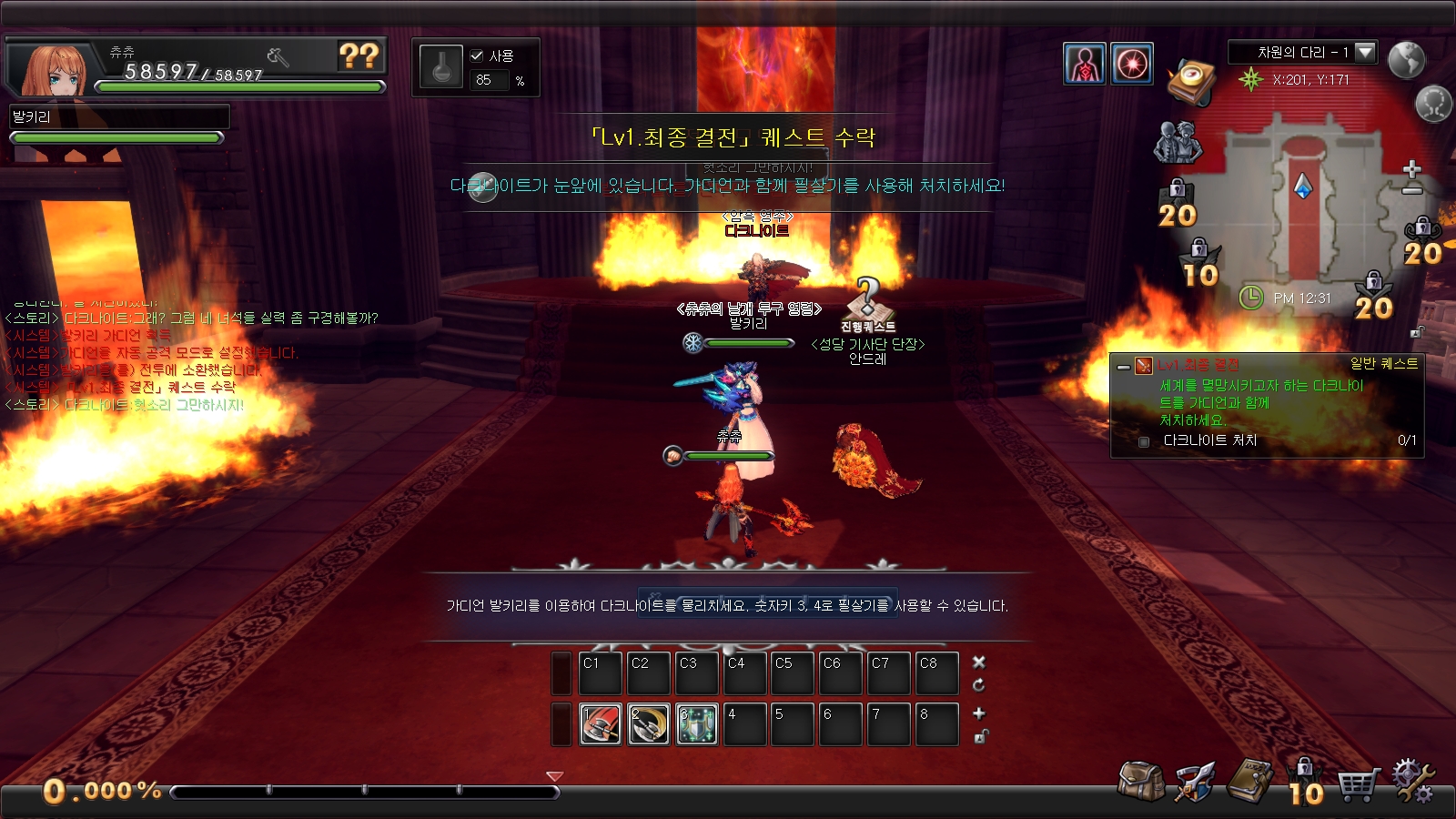Toggle the potion auto-use checkbox
The width and height of the screenshot is (1456, 819).
coord(477,56)
